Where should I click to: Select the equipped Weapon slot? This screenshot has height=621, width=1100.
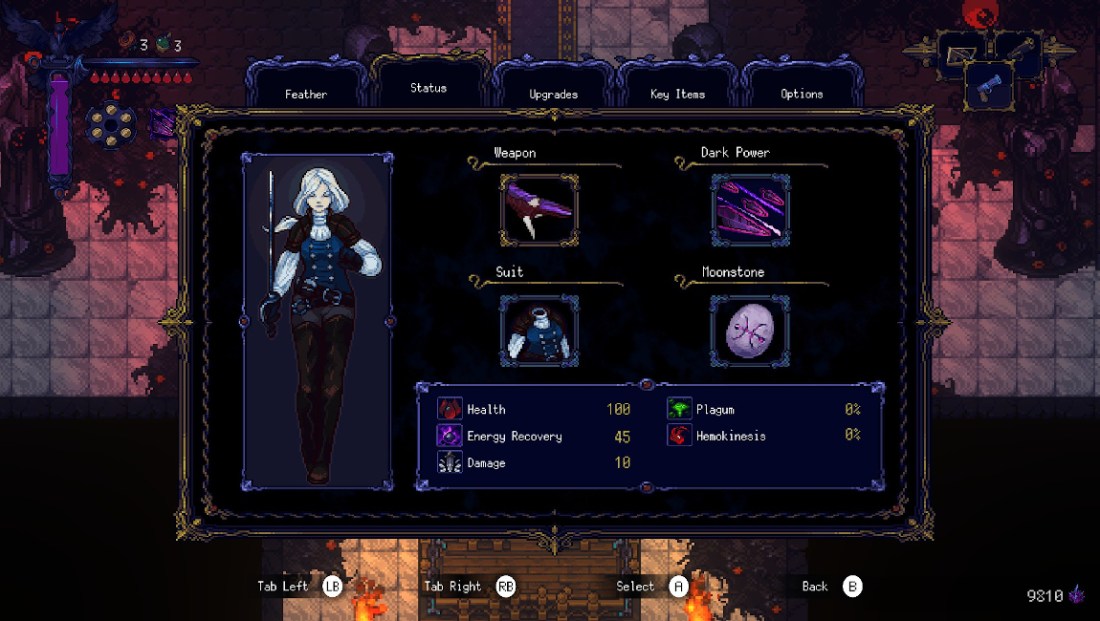(x=539, y=209)
